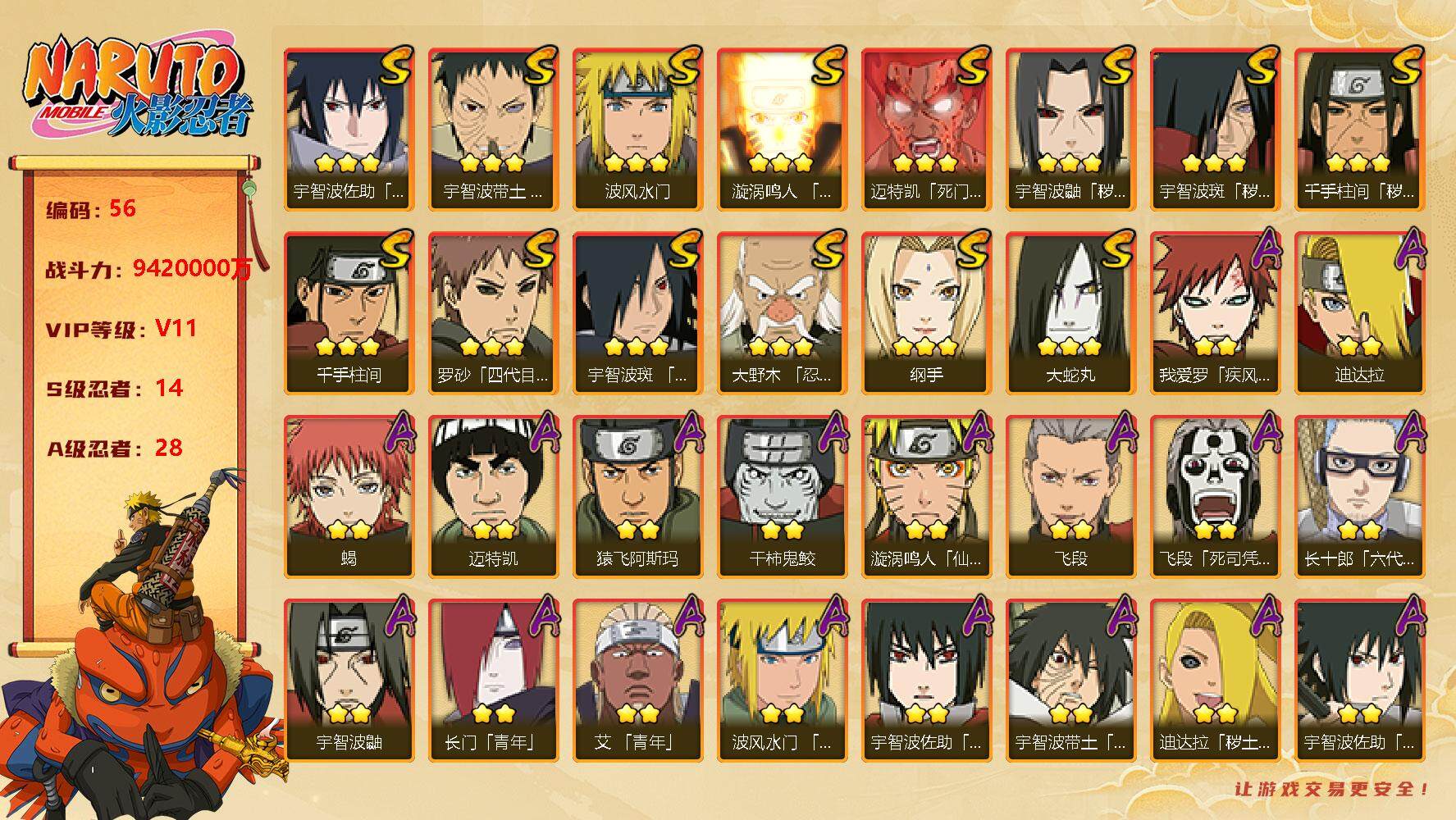Pick the 大野木 ninja card

point(782,312)
